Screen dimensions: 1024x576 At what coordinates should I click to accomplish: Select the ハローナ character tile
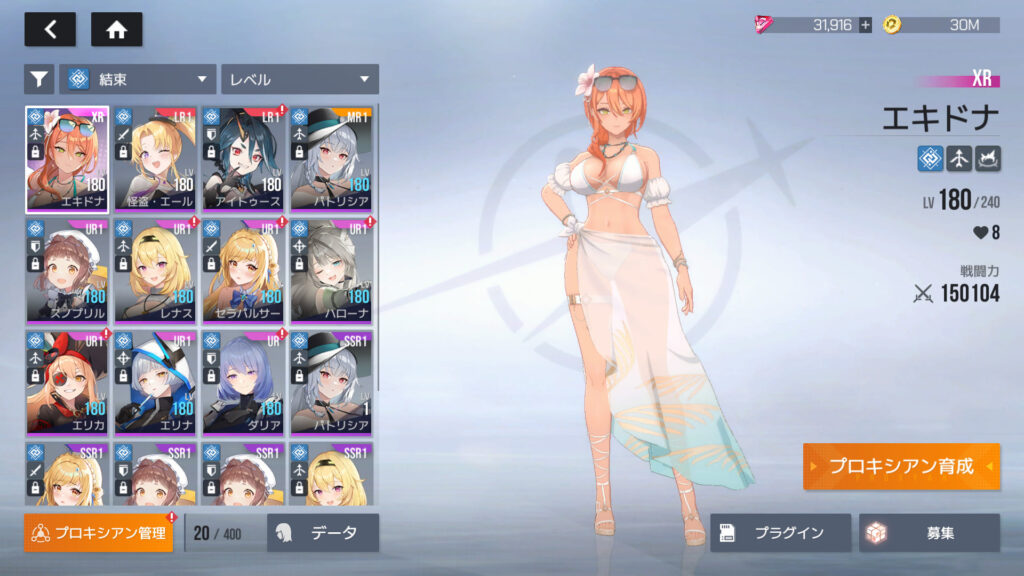coord(331,271)
